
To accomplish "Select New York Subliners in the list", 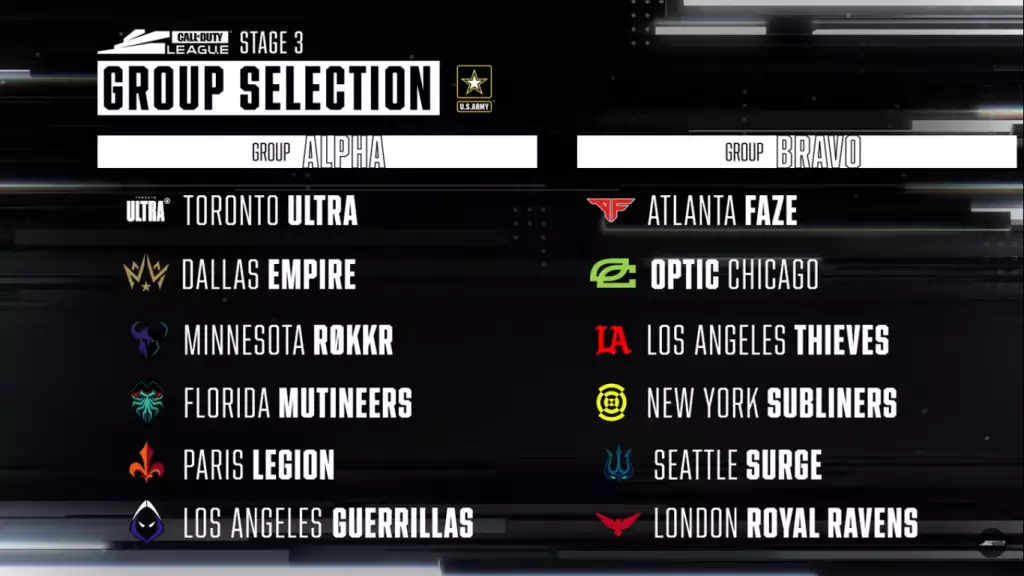I will (x=771, y=404).
